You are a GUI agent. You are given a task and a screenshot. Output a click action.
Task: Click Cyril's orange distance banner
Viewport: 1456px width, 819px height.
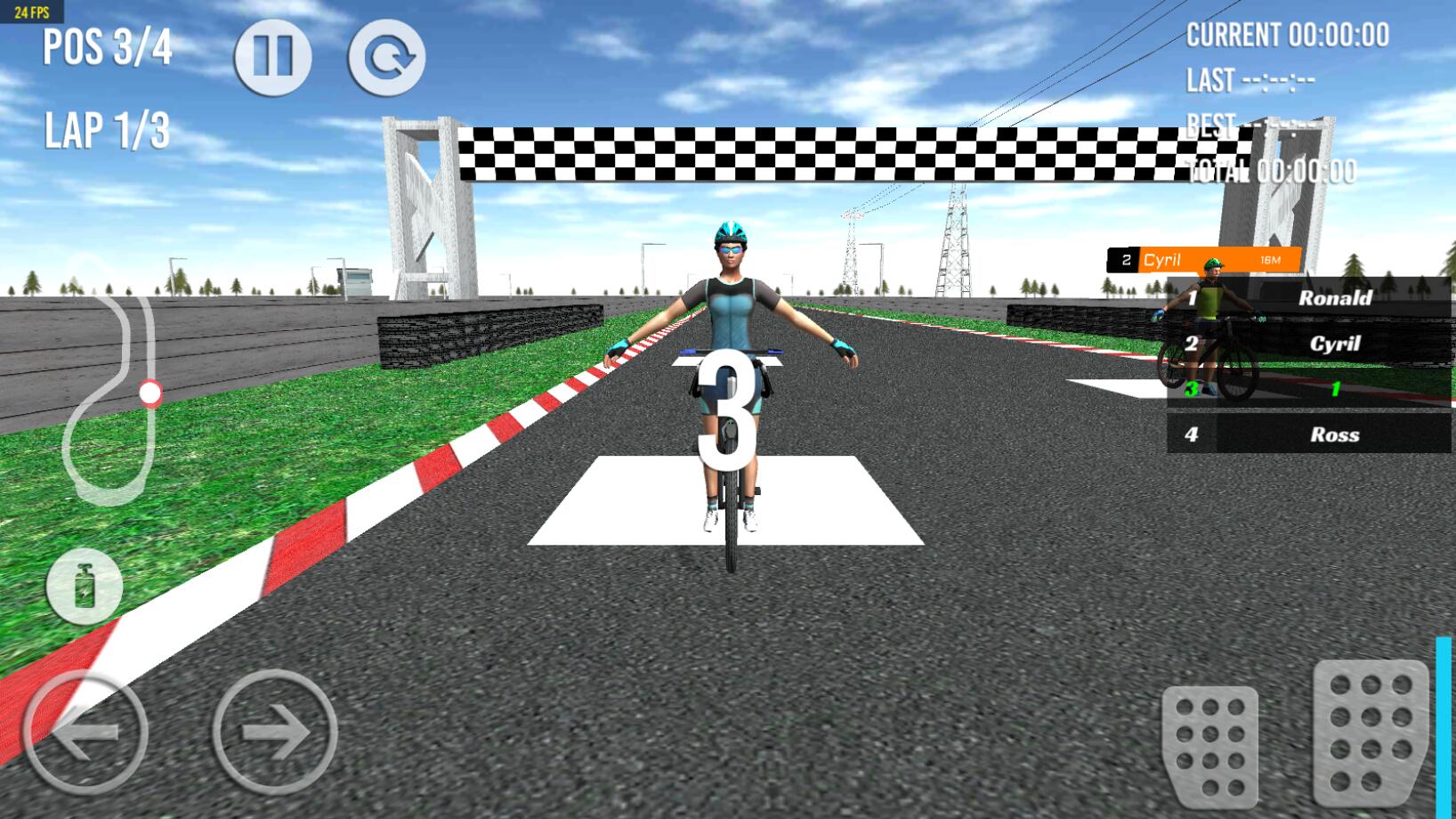[1203, 259]
